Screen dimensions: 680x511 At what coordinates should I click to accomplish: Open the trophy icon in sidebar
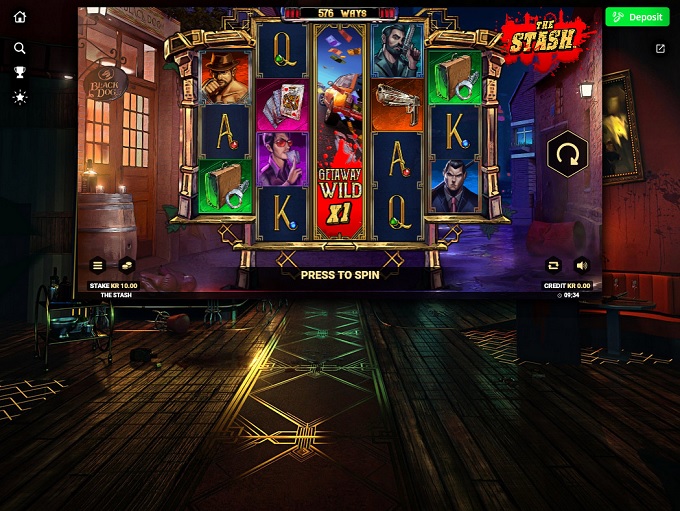pyautogui.click(x=20, y=72)
